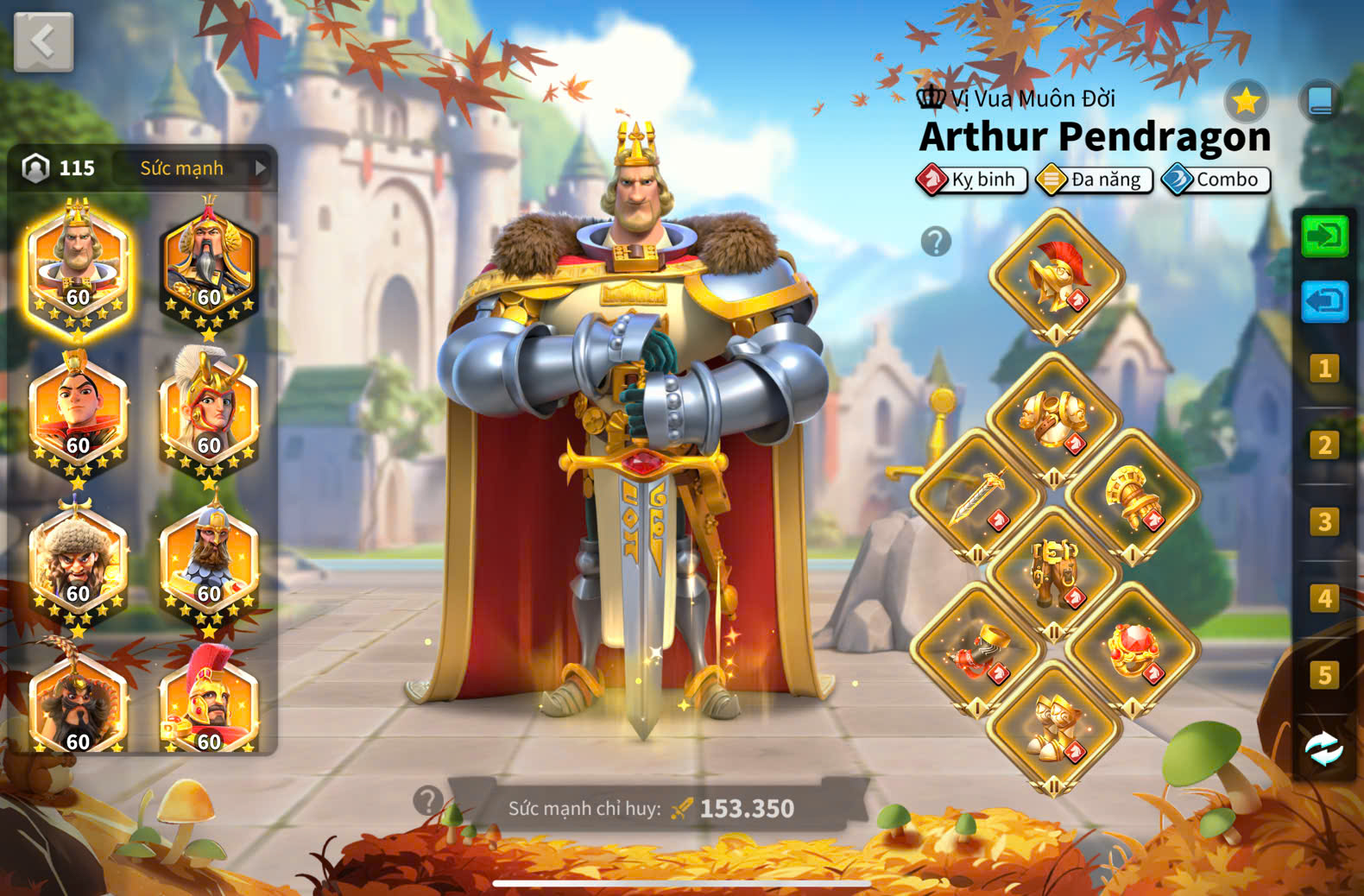1364x896 pixels.
Task: Open the equipment help question mark
Action: click(x=936, y=242)
